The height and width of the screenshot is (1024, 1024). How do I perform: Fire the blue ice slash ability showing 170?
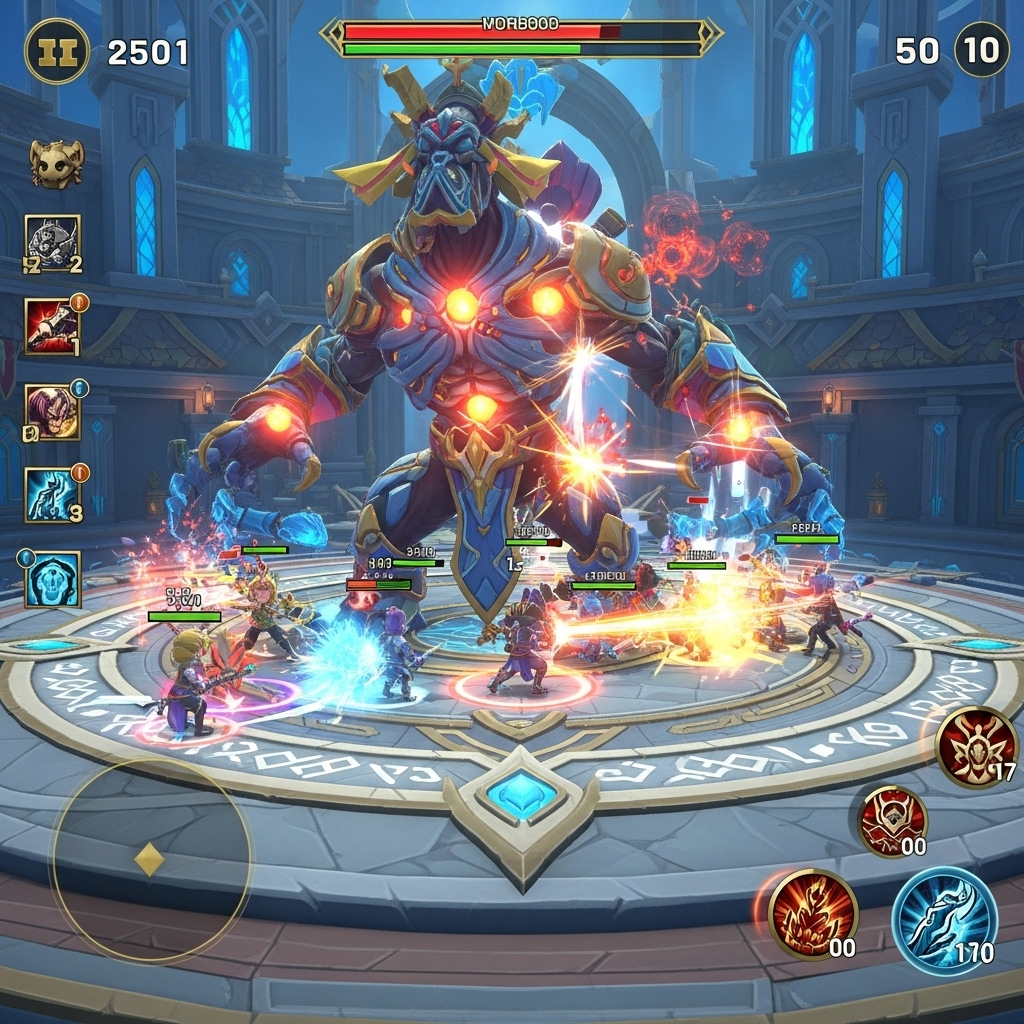pyautogui.click(x=944, y=920)
